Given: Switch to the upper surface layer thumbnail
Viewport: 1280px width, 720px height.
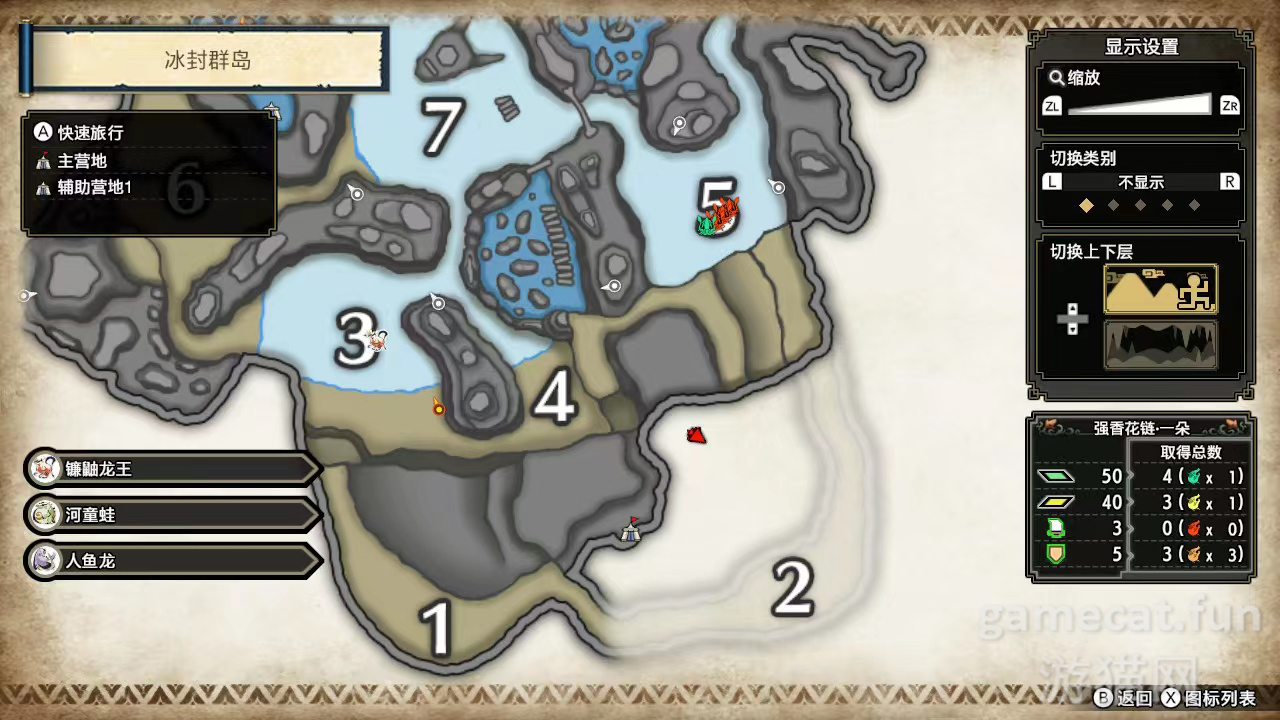Looking at the screenshot, I should tap(1160, 290).
